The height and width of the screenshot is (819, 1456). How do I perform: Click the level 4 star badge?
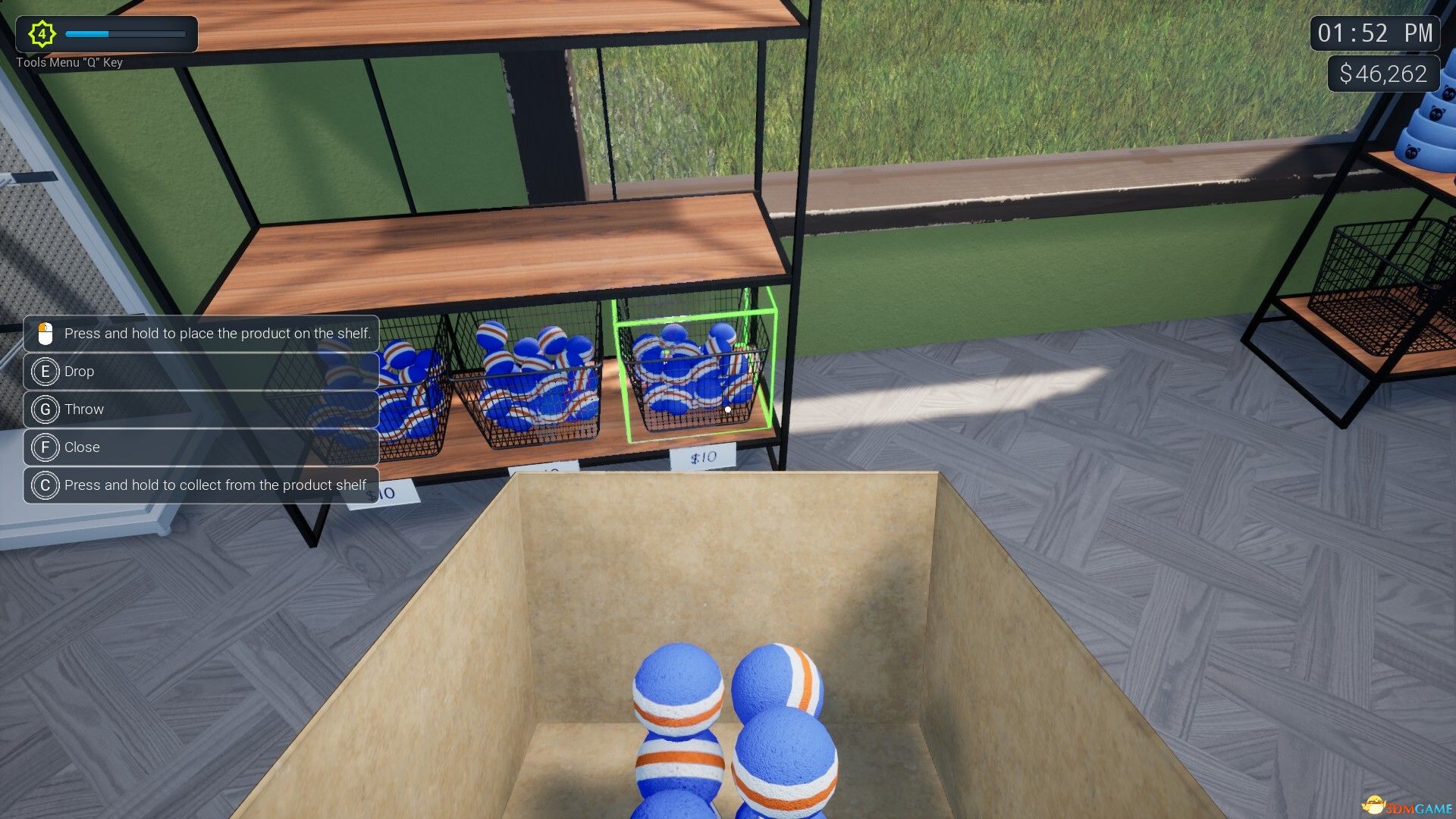coord(42,33)
